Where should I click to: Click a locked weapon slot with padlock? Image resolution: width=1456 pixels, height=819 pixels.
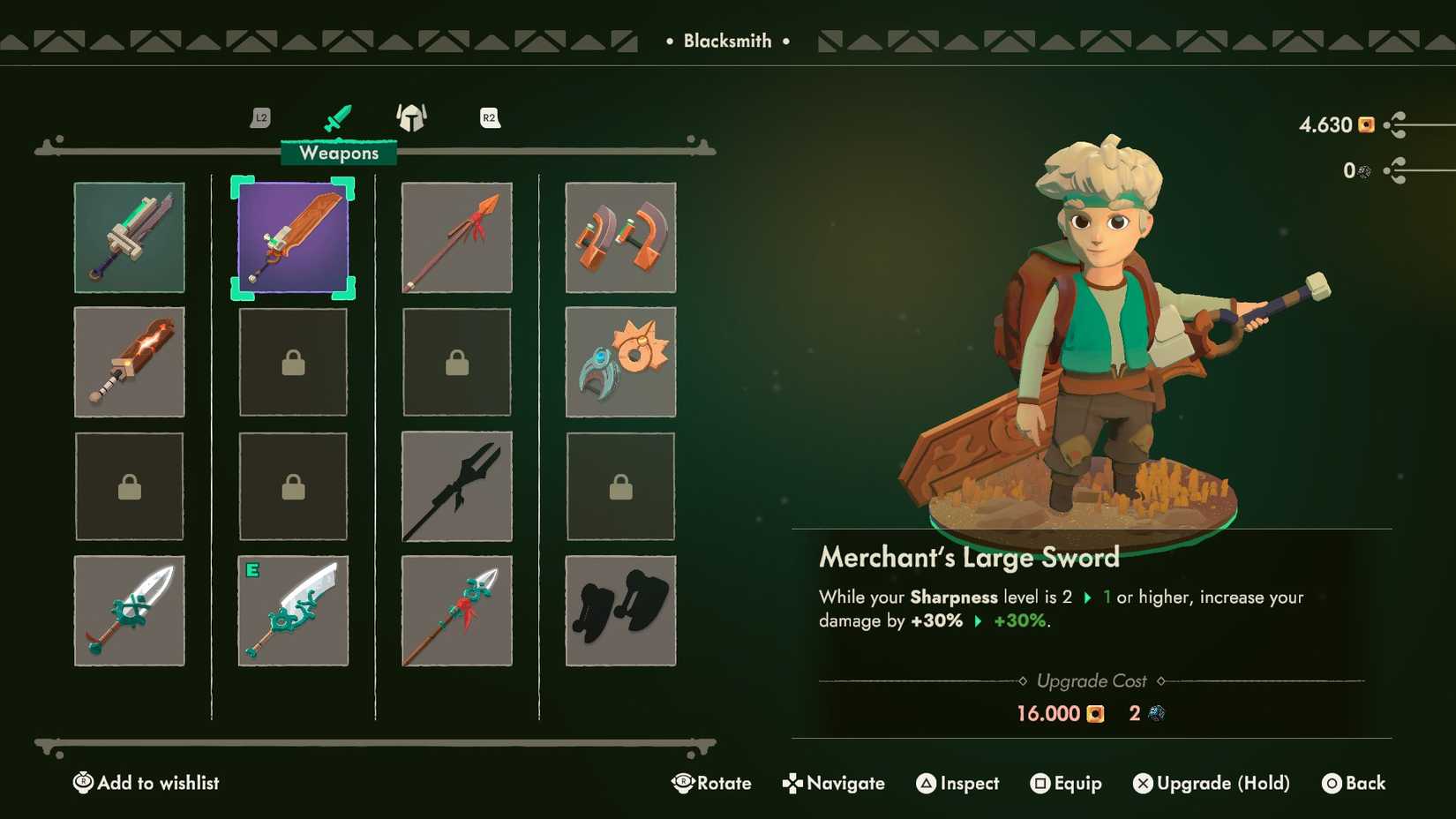tap(293, 362)
